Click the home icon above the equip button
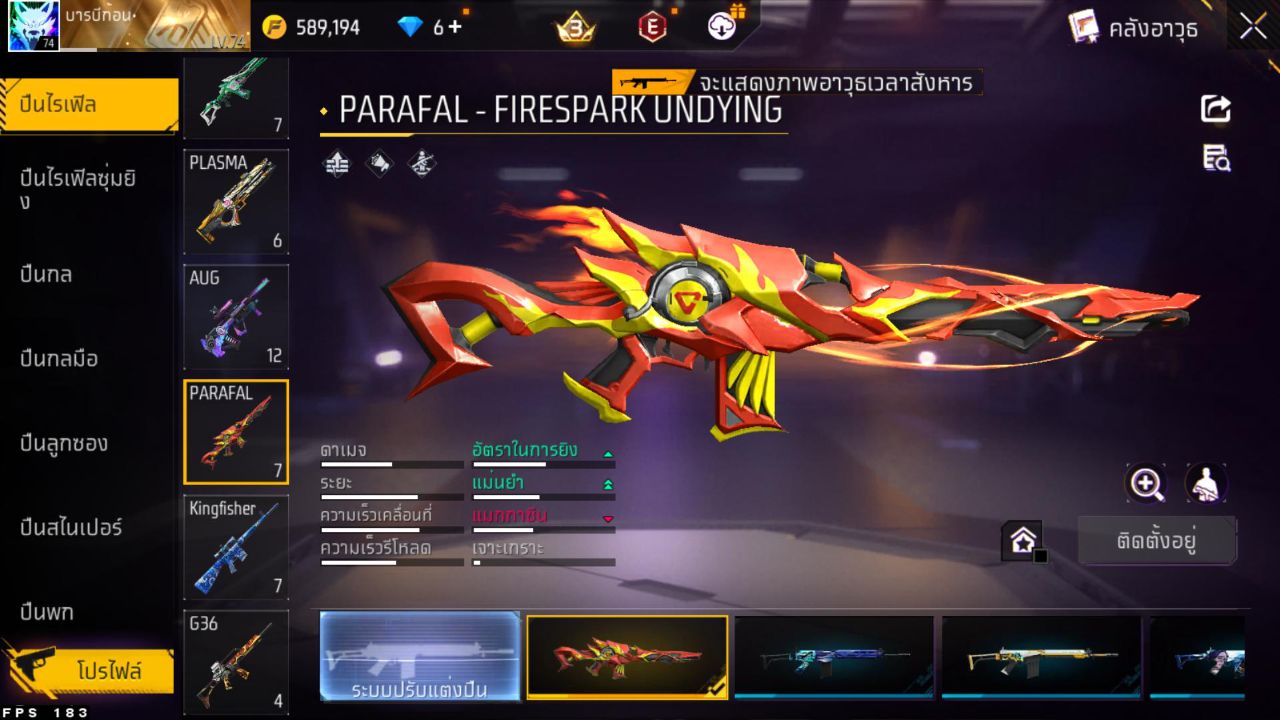This screenshot has height=720, width=1280. pyautogui.click(x=1022, y=541)
